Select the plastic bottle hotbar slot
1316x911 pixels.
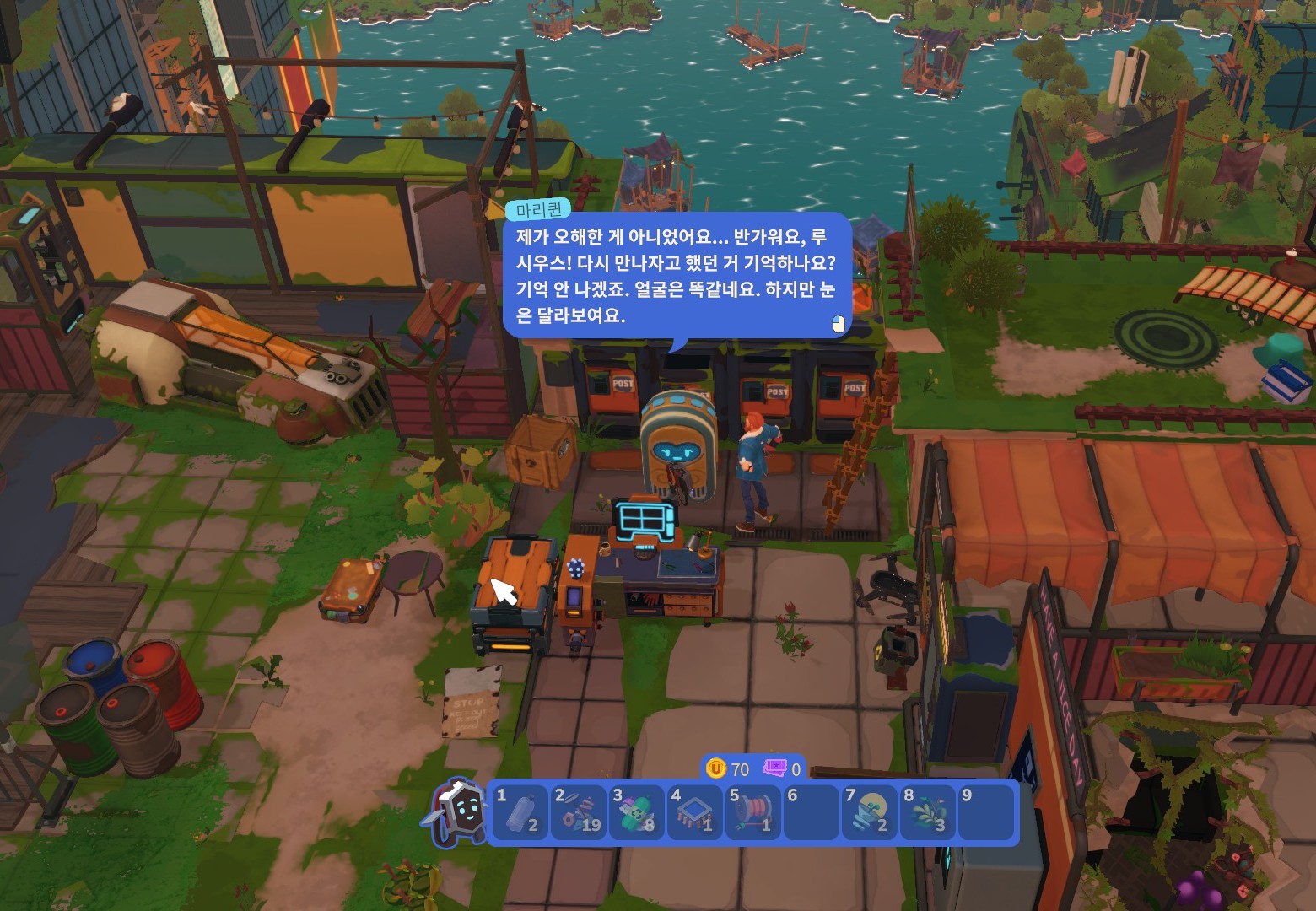[x=518, y=812]
